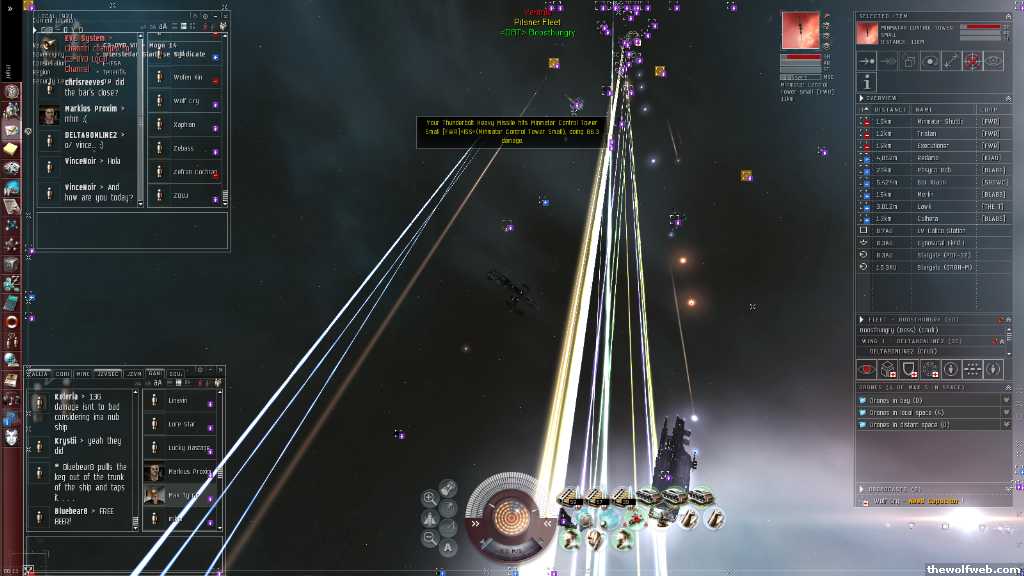Image resolution: width=1024 pixels, height=576 pixels.
Task: Click the red eye fleet broadcast button
Action: point(868,369)
